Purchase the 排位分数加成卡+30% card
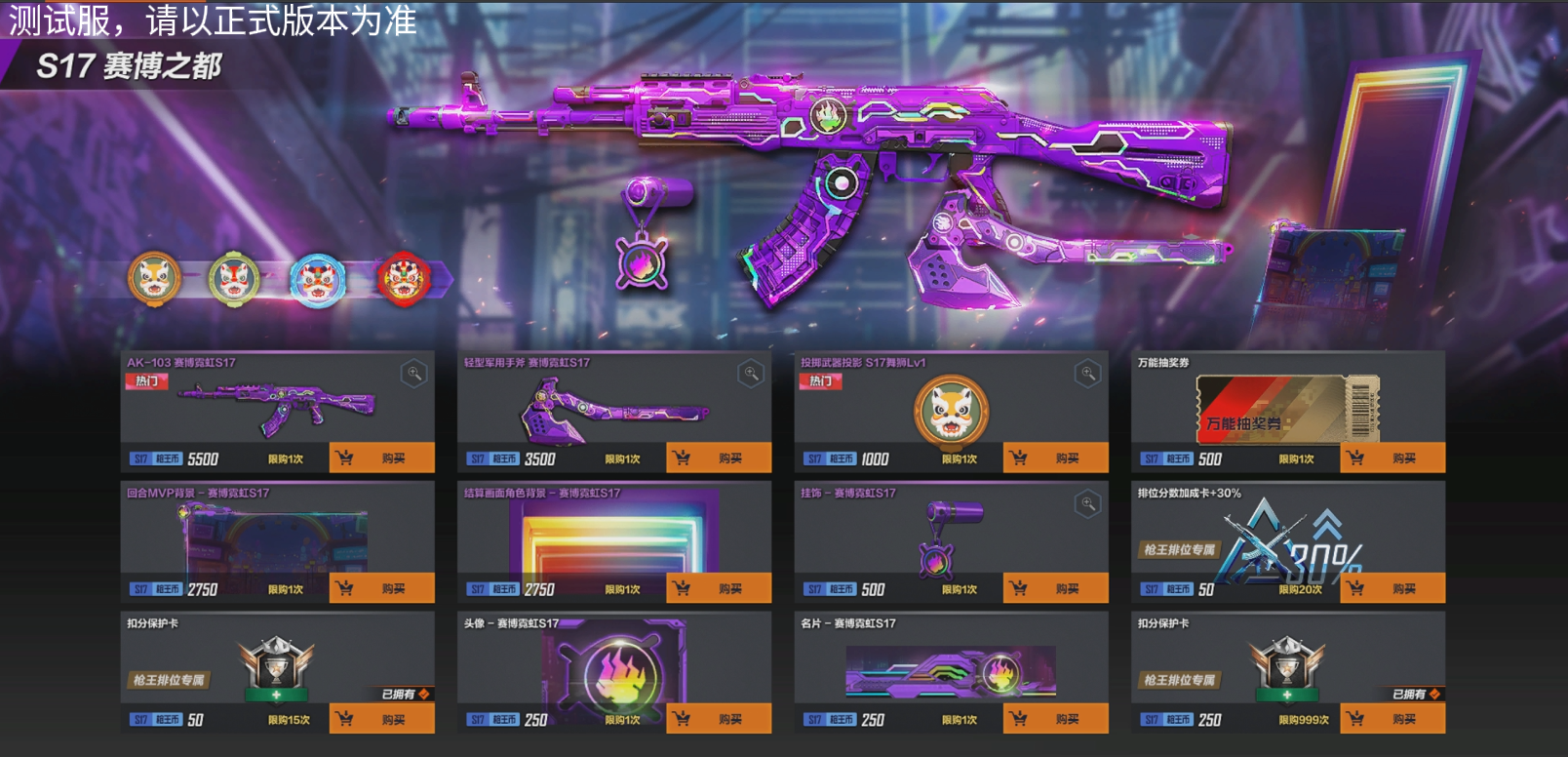1568x757 pixels. 1392,588
